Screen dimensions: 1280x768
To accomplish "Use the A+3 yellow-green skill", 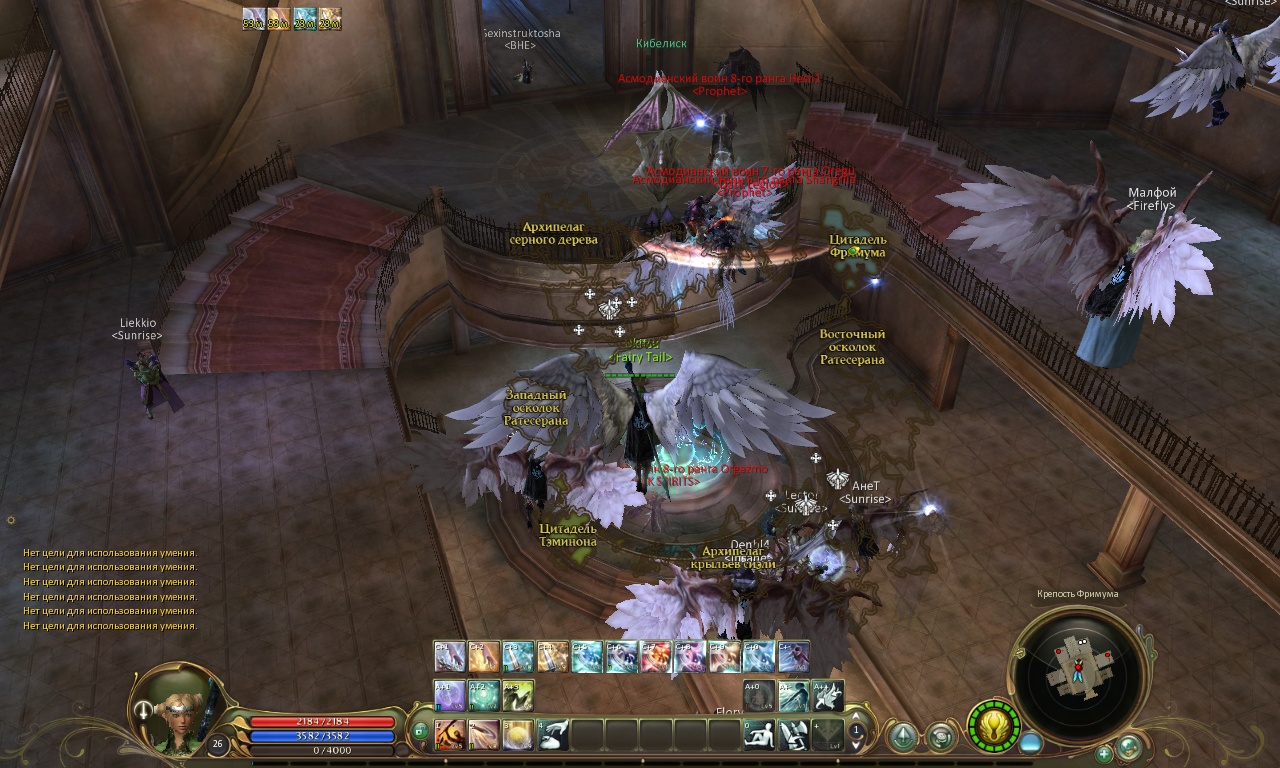I will click(518, 695).
